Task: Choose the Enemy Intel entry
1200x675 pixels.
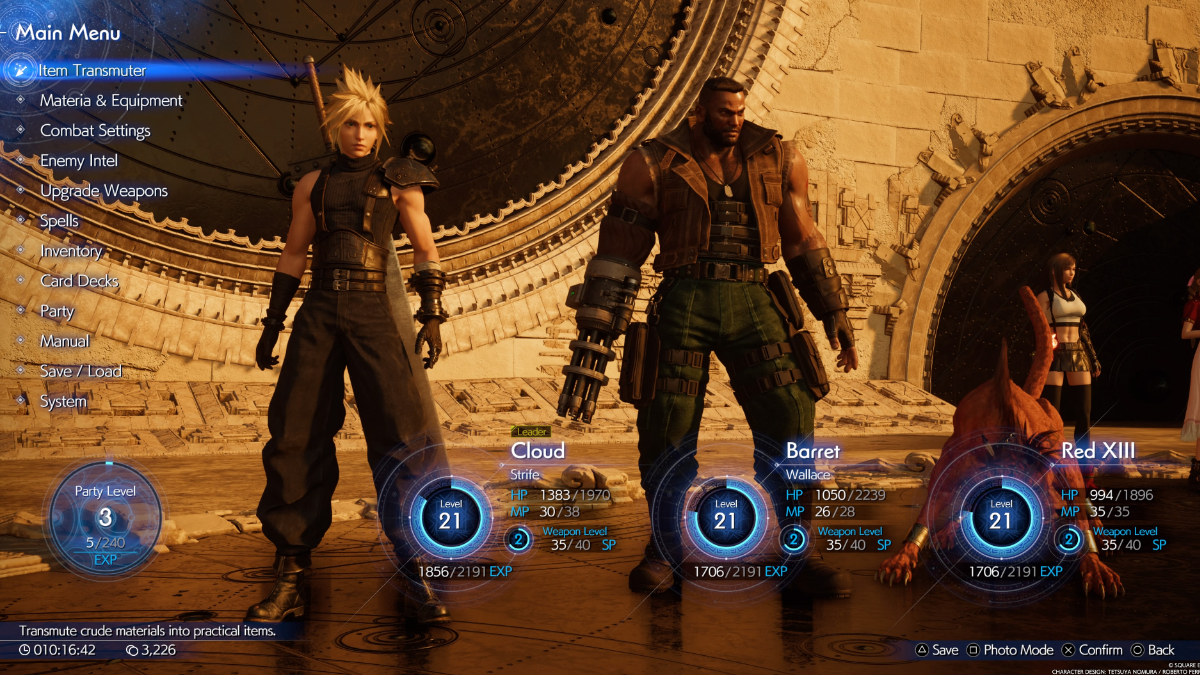Action: 79,161
